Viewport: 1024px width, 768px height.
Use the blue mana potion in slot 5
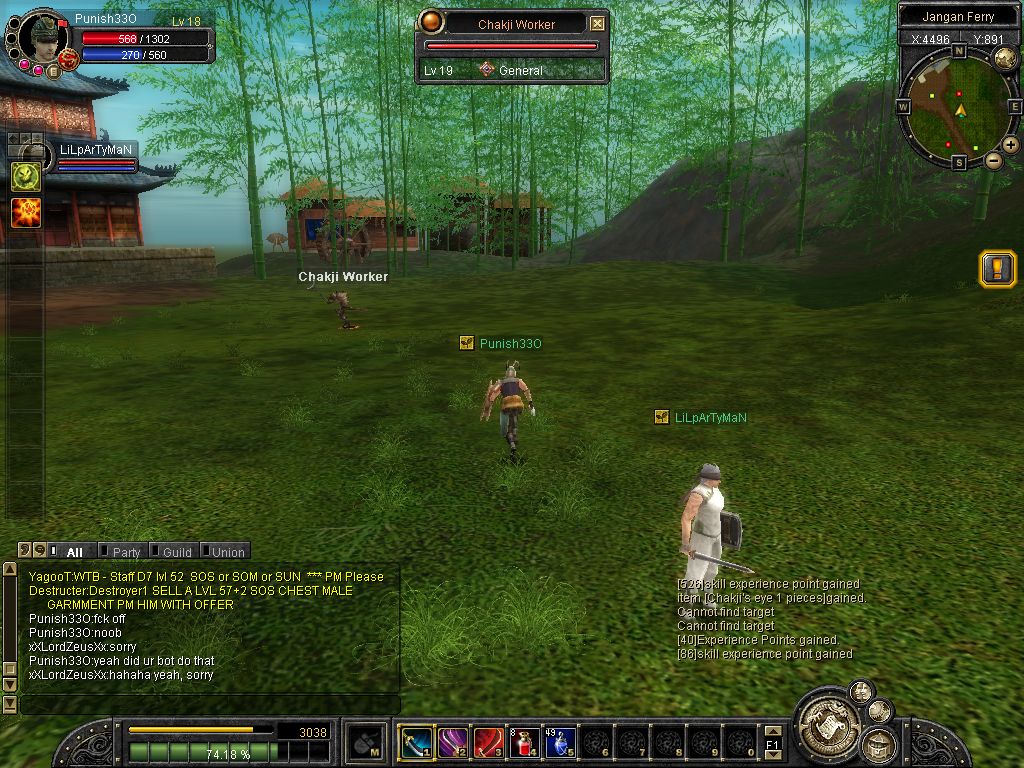pyautogui.click(x=560, y=742)
